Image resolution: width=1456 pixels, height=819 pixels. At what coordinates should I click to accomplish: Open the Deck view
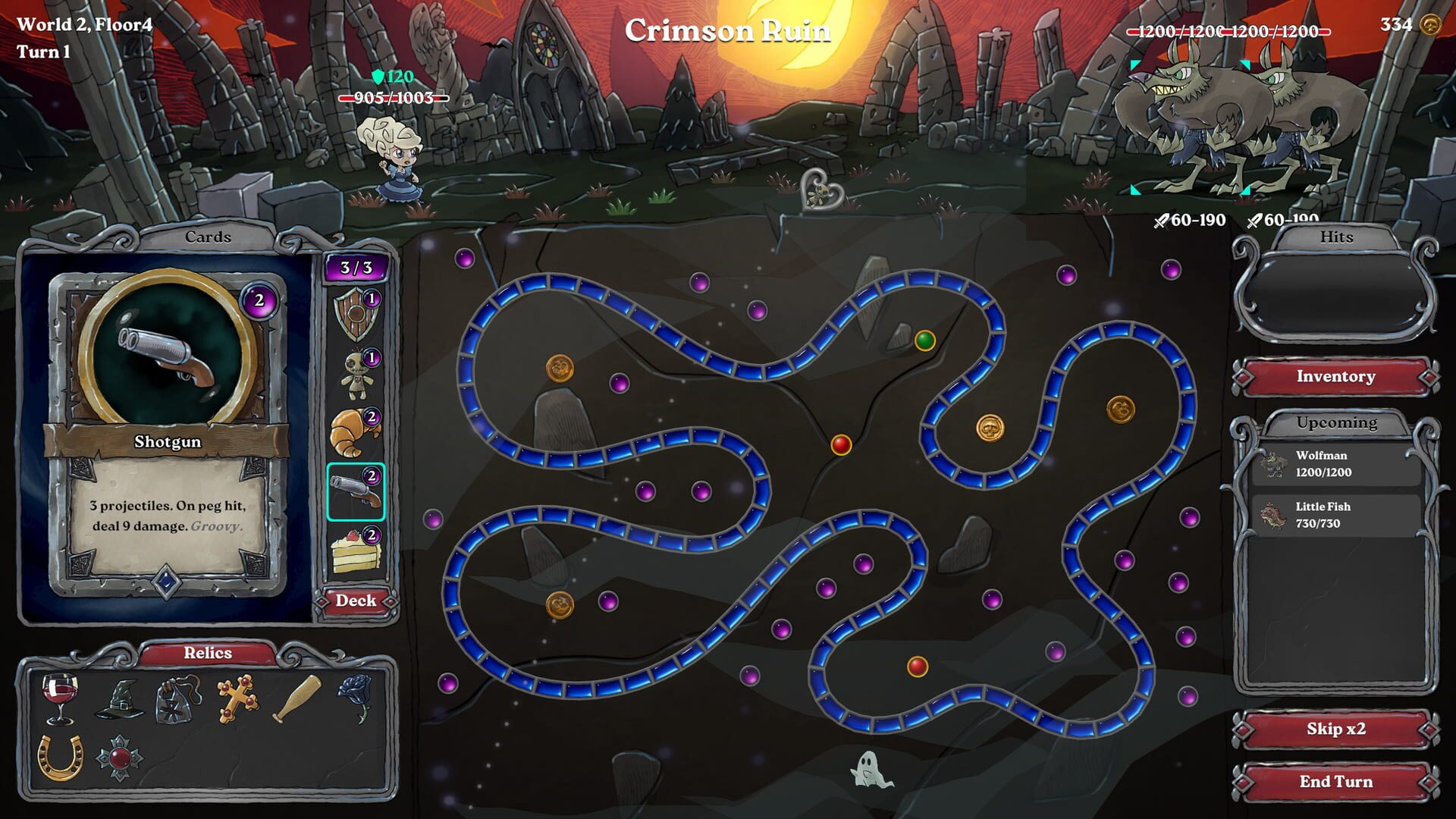(356, 600)
